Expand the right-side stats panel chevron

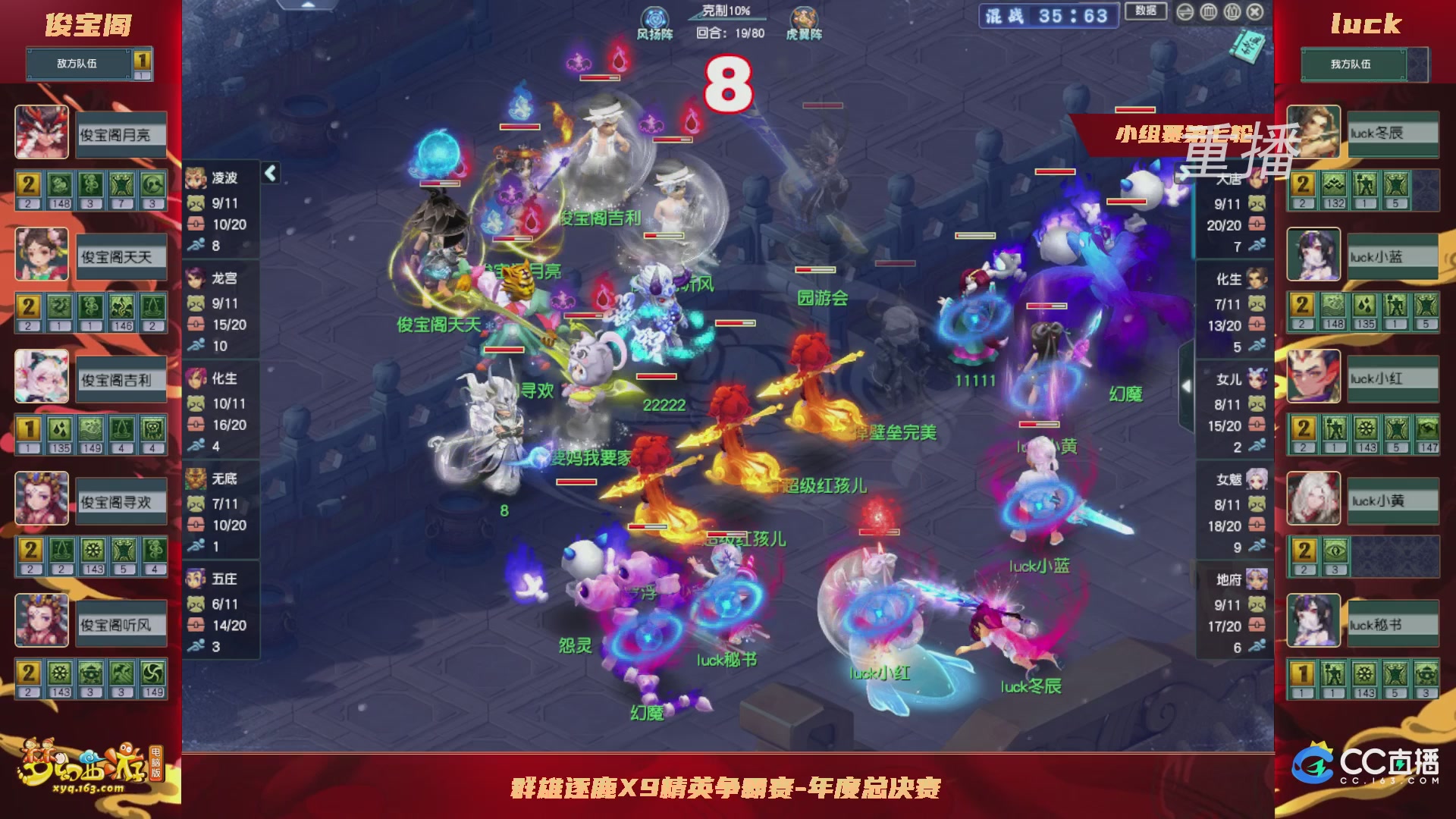tap(1187, 385)
